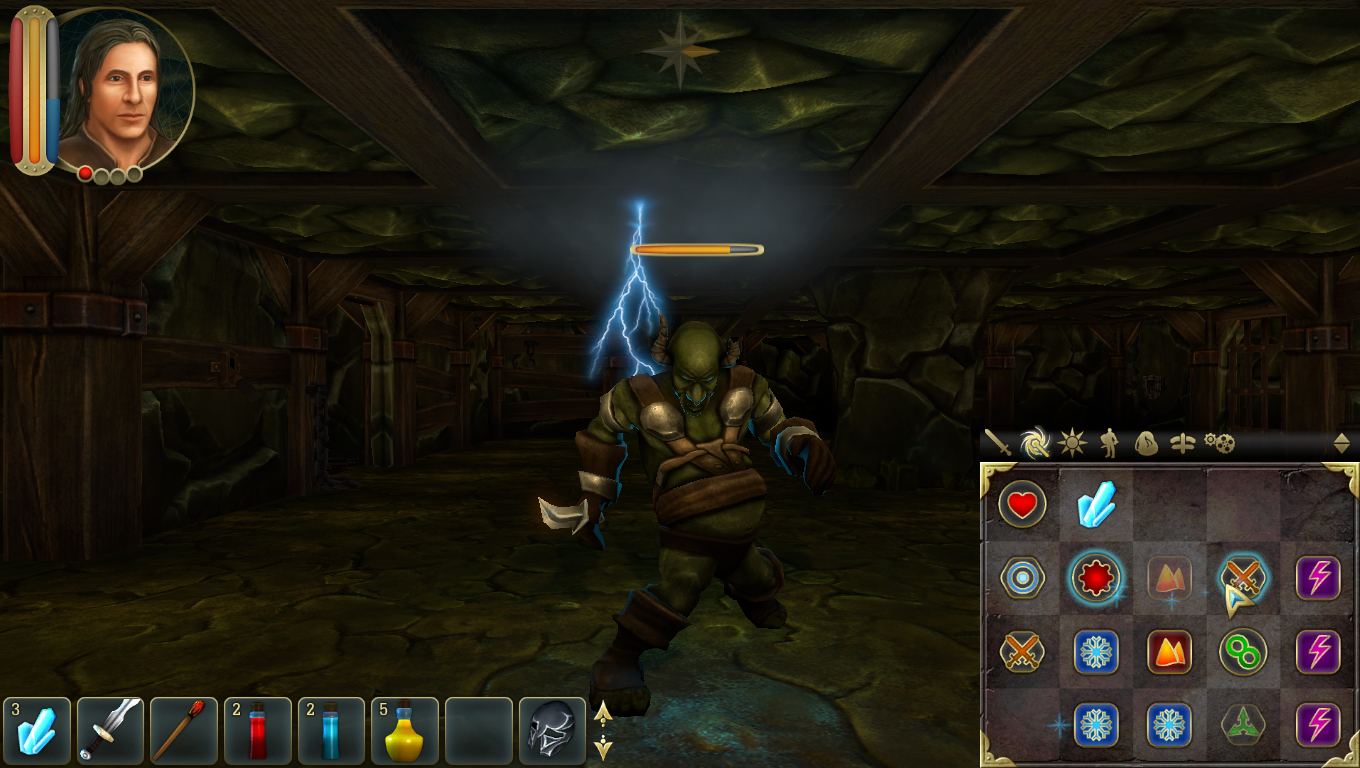1360x768 pixels.
Task: Use the red health potion slot
Action: (x=258, y=731)
